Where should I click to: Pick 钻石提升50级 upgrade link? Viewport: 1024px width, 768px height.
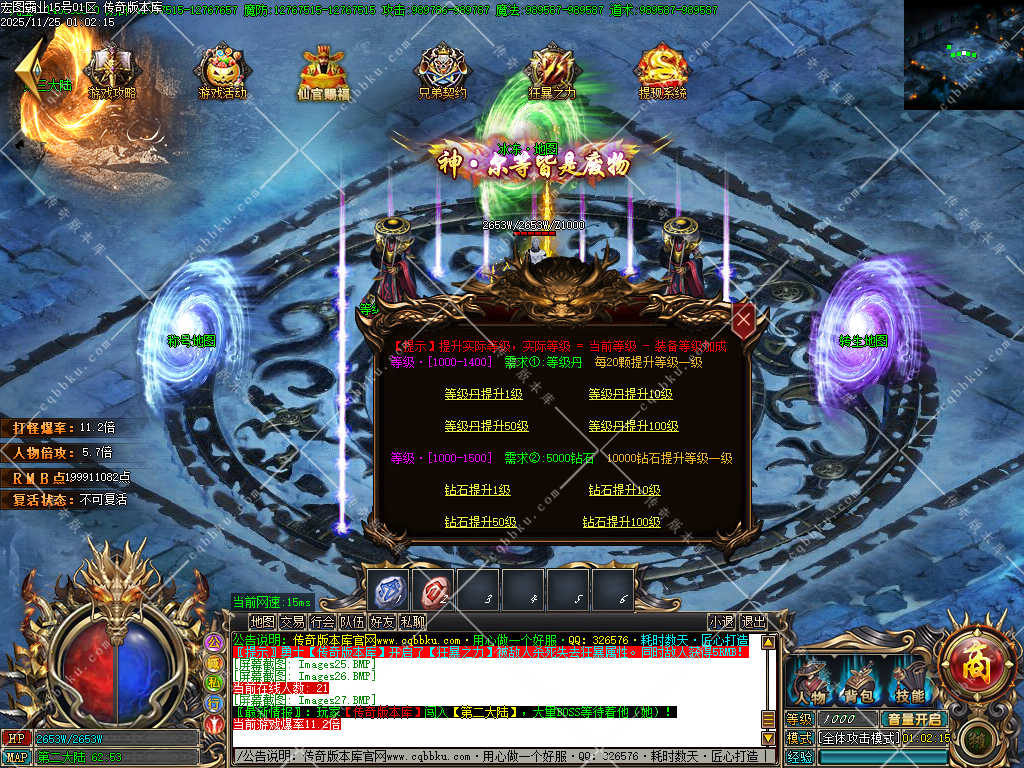coord(480,522)
